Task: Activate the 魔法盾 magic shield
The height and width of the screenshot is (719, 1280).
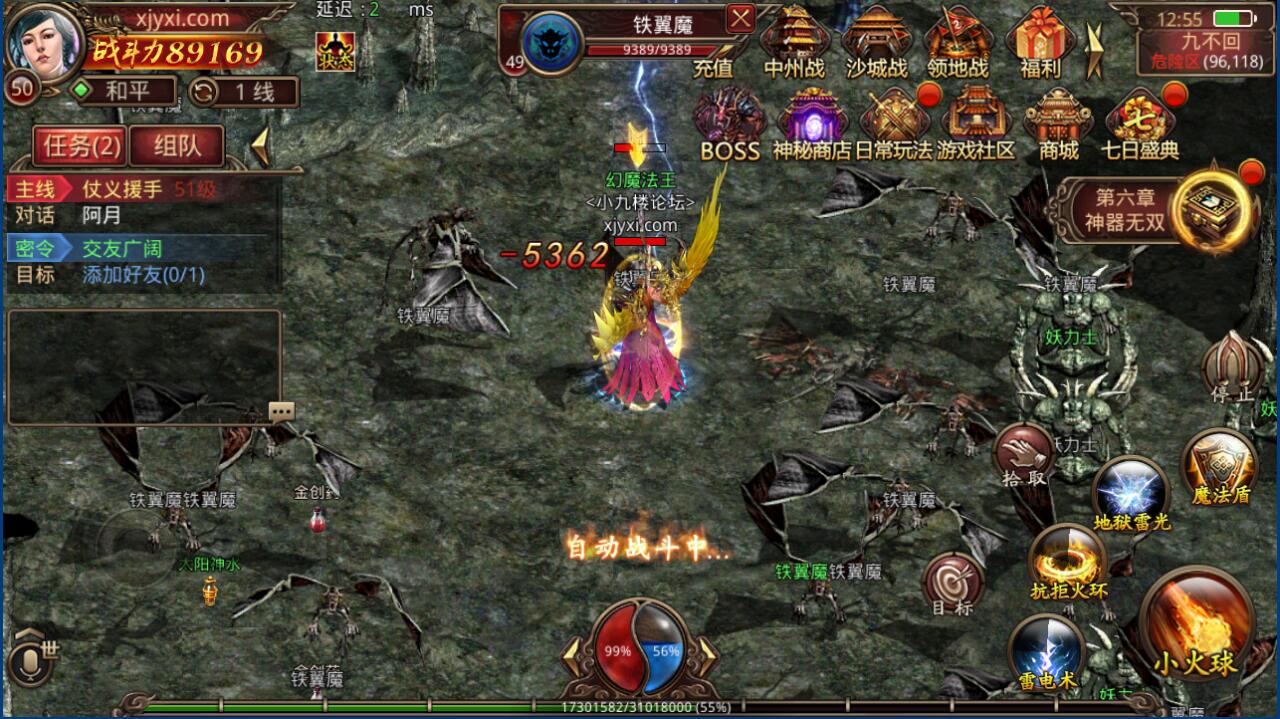Action: [1220, 467]
